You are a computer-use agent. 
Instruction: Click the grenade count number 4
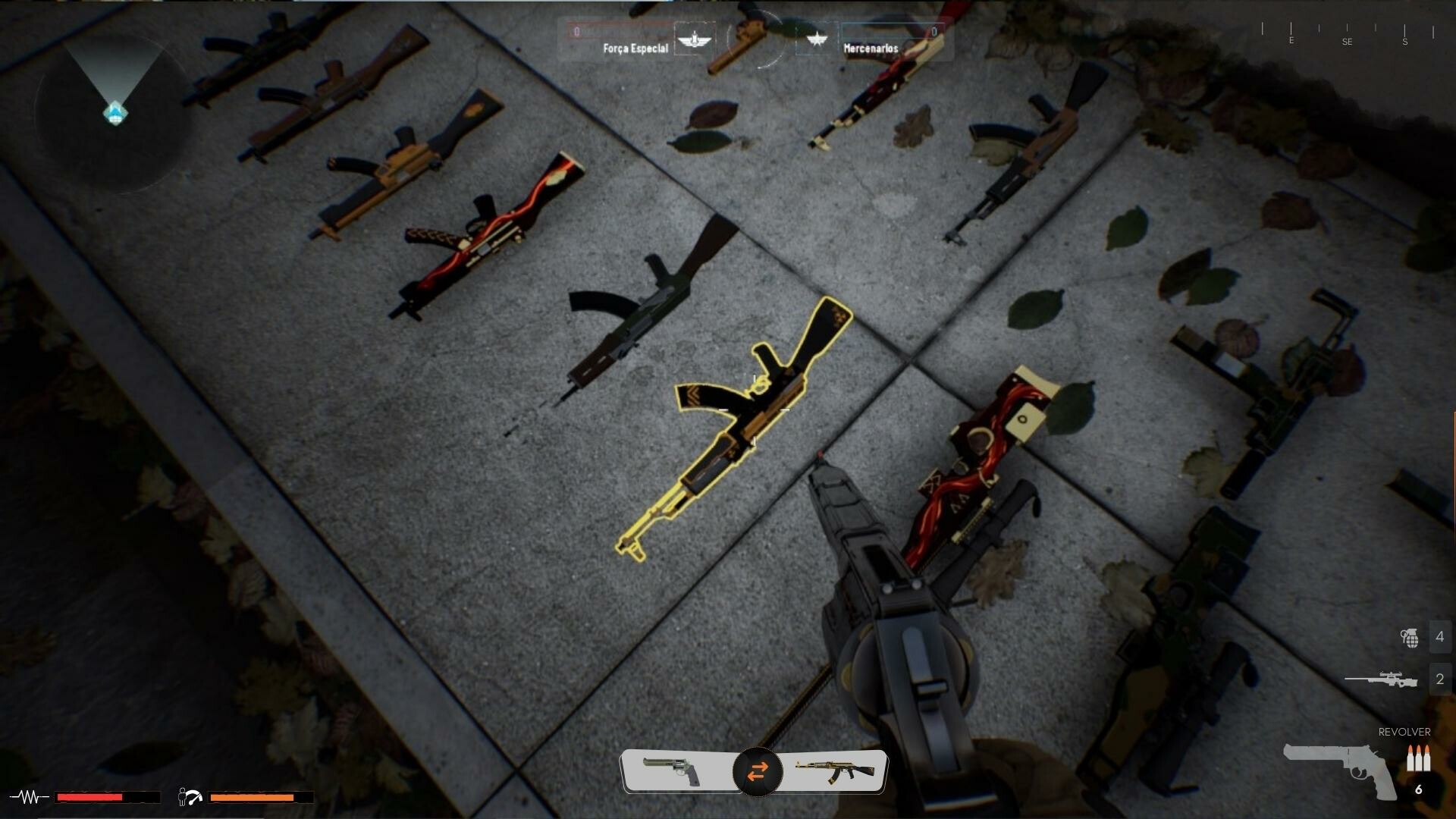coord(1439,636)
